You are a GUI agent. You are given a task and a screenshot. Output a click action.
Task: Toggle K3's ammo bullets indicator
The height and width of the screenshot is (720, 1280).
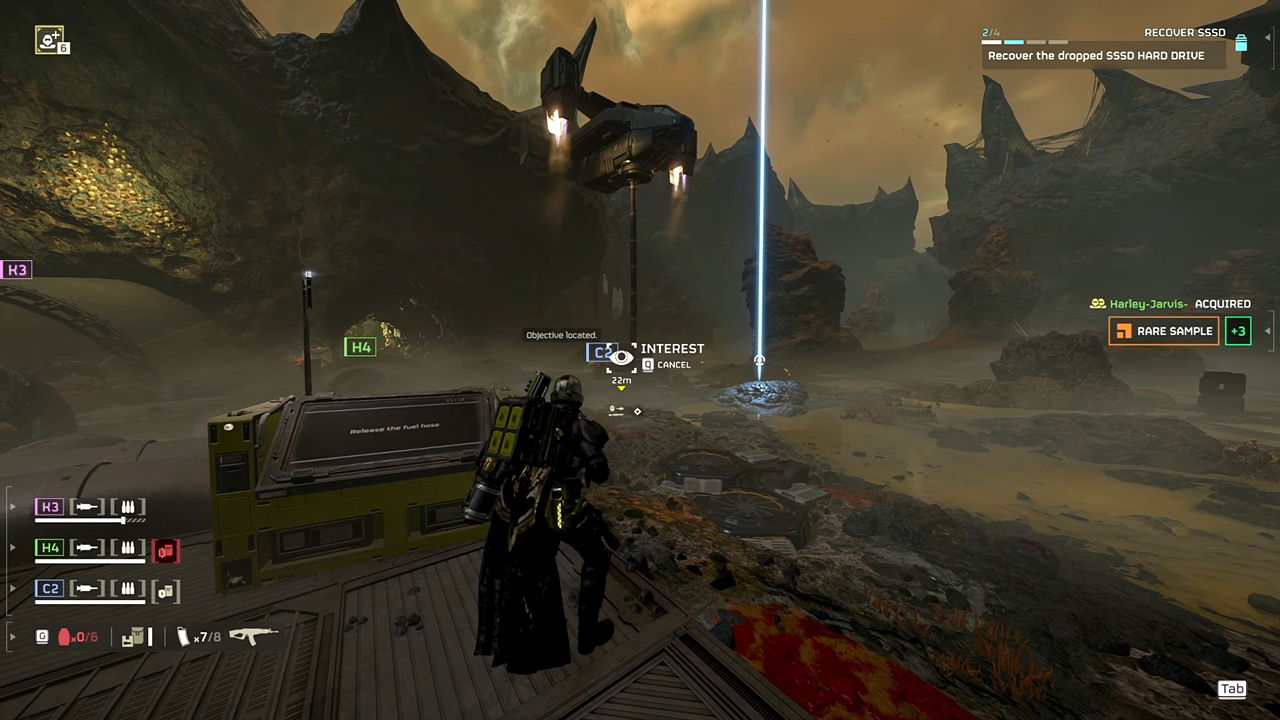(x=129, y=506)
